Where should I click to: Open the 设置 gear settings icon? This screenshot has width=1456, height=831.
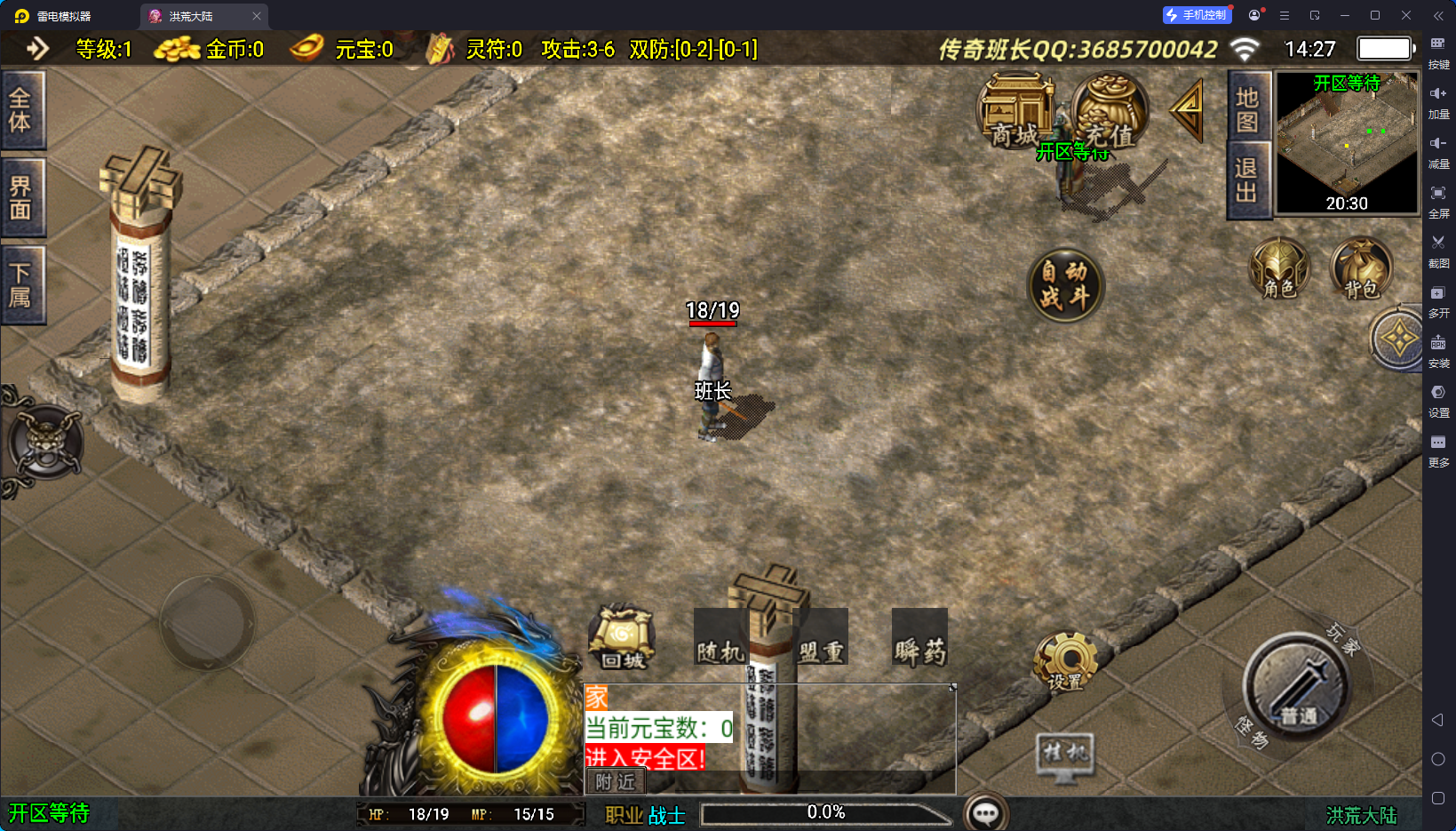coord(1065,662)
